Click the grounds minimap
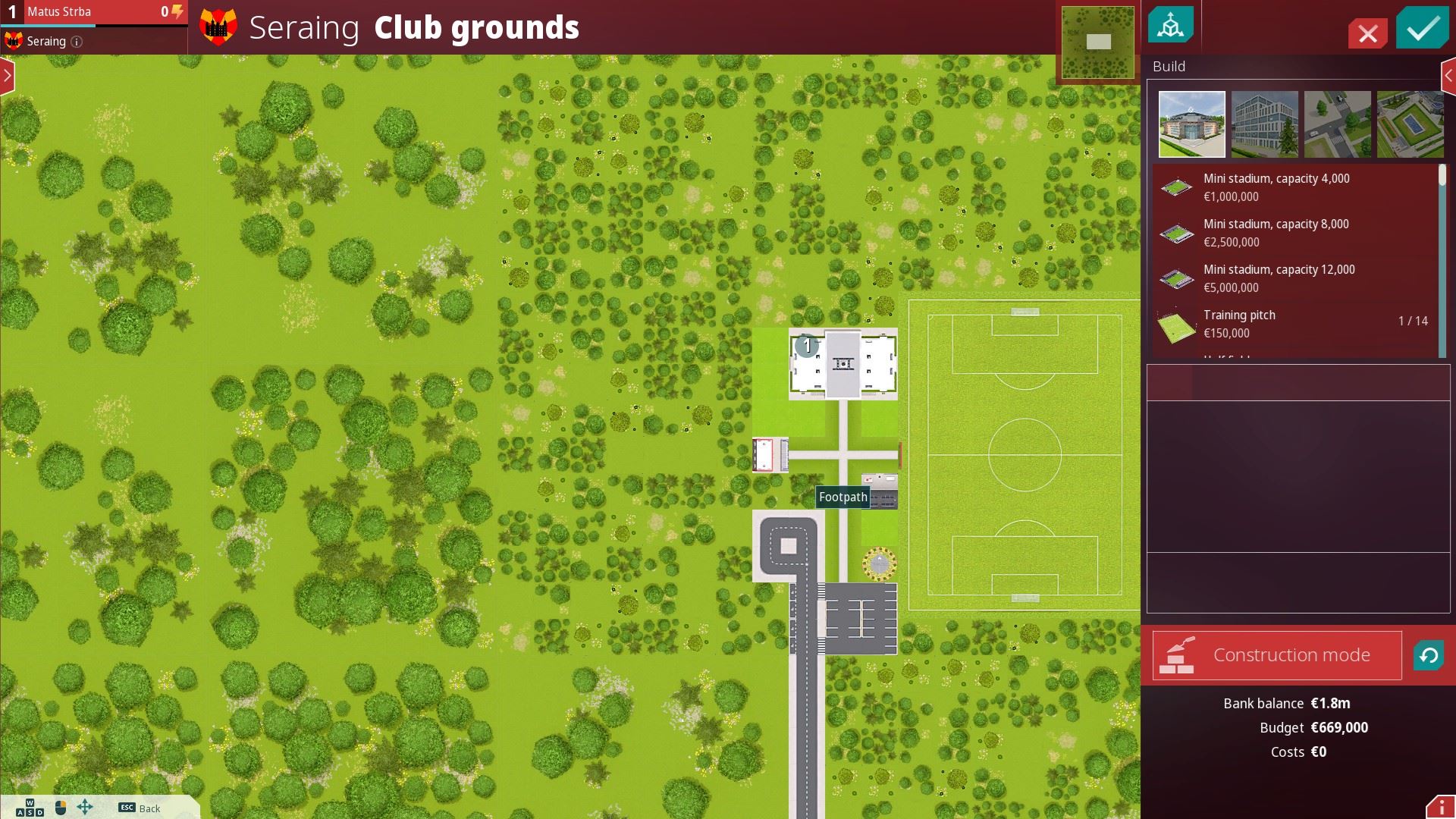The width and height of the screenshot is (1456, 819). (x=1097, y=42)
